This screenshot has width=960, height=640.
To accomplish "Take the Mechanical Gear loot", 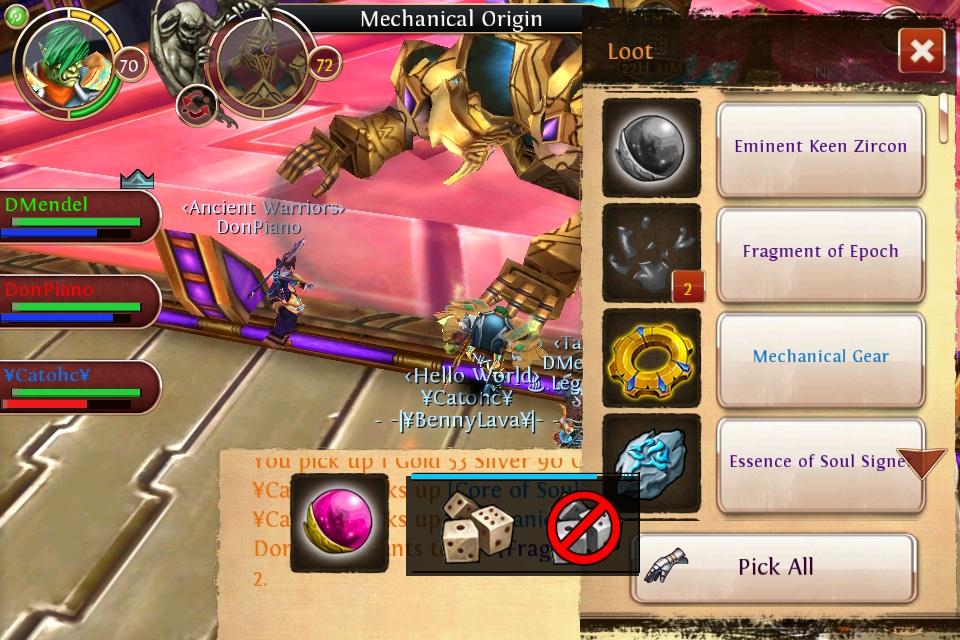I will 820,357.
